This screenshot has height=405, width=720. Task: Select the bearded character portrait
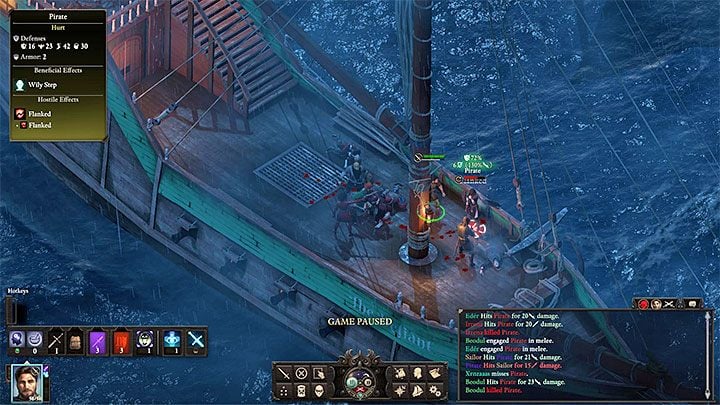pyautogui.click(x=29, y=382)
